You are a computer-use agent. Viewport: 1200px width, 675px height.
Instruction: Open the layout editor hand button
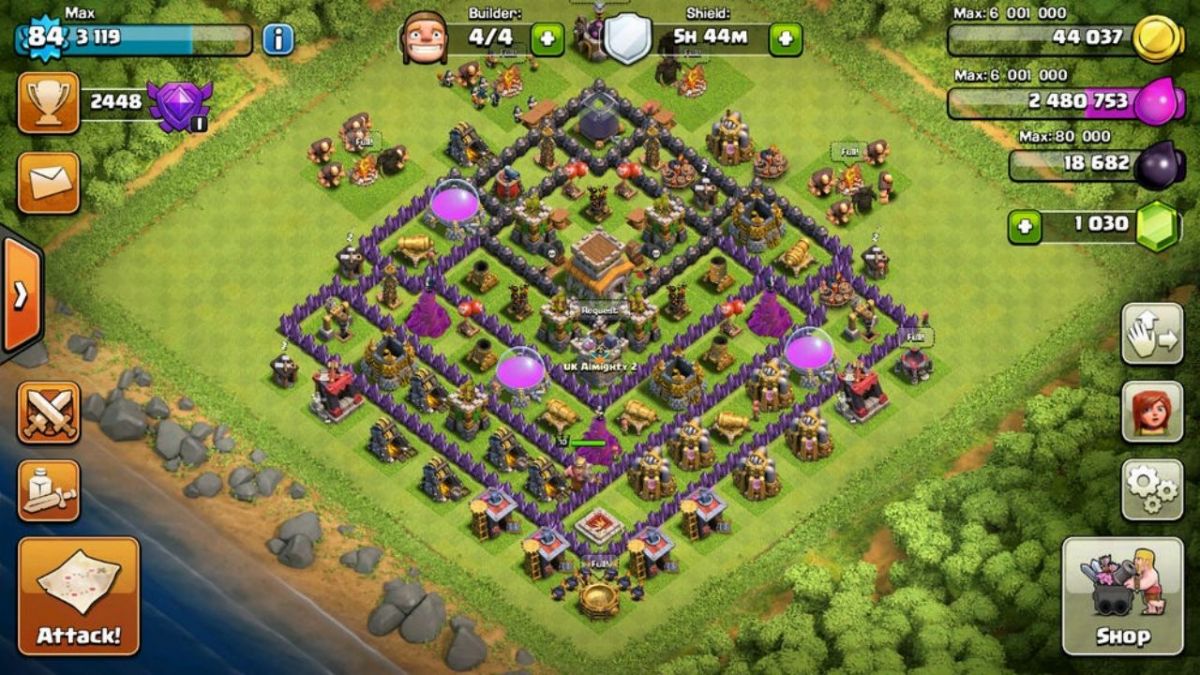tap(1151, 333)
